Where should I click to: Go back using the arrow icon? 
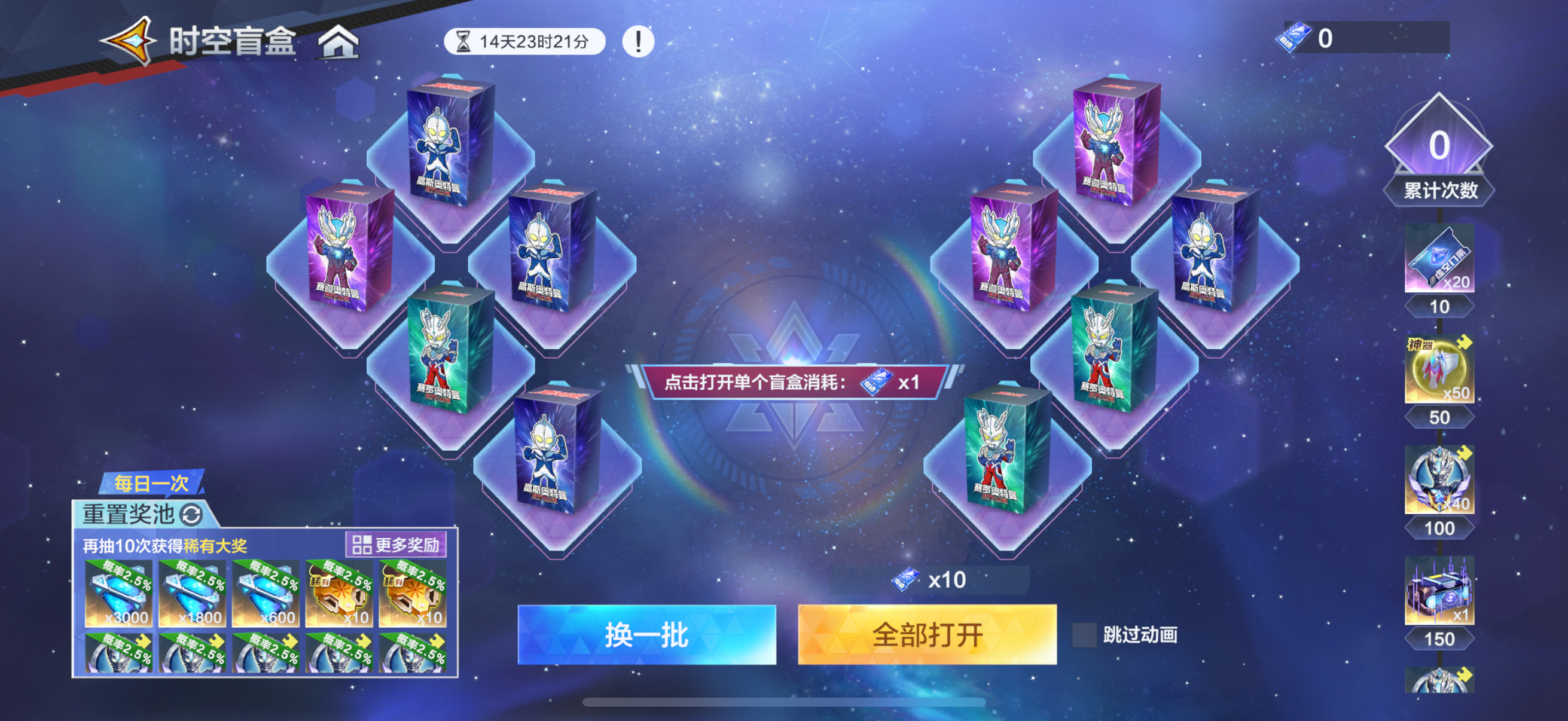129,40
